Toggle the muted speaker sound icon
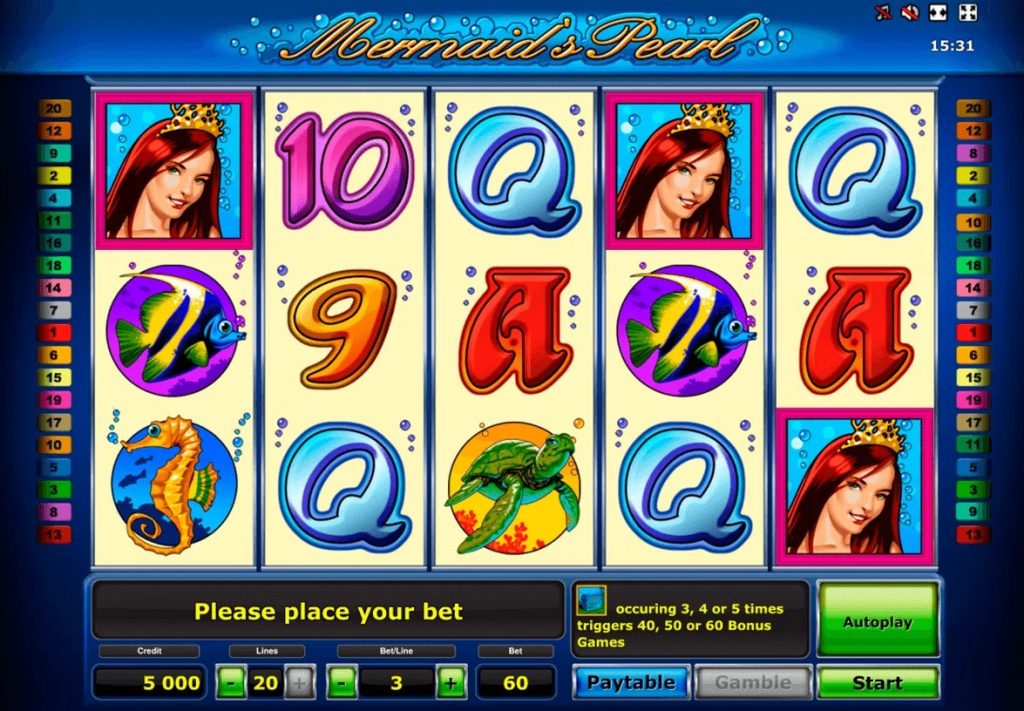Image resolution: width=1024 pixels, height=711 pixels. click(x=910, y=13)
